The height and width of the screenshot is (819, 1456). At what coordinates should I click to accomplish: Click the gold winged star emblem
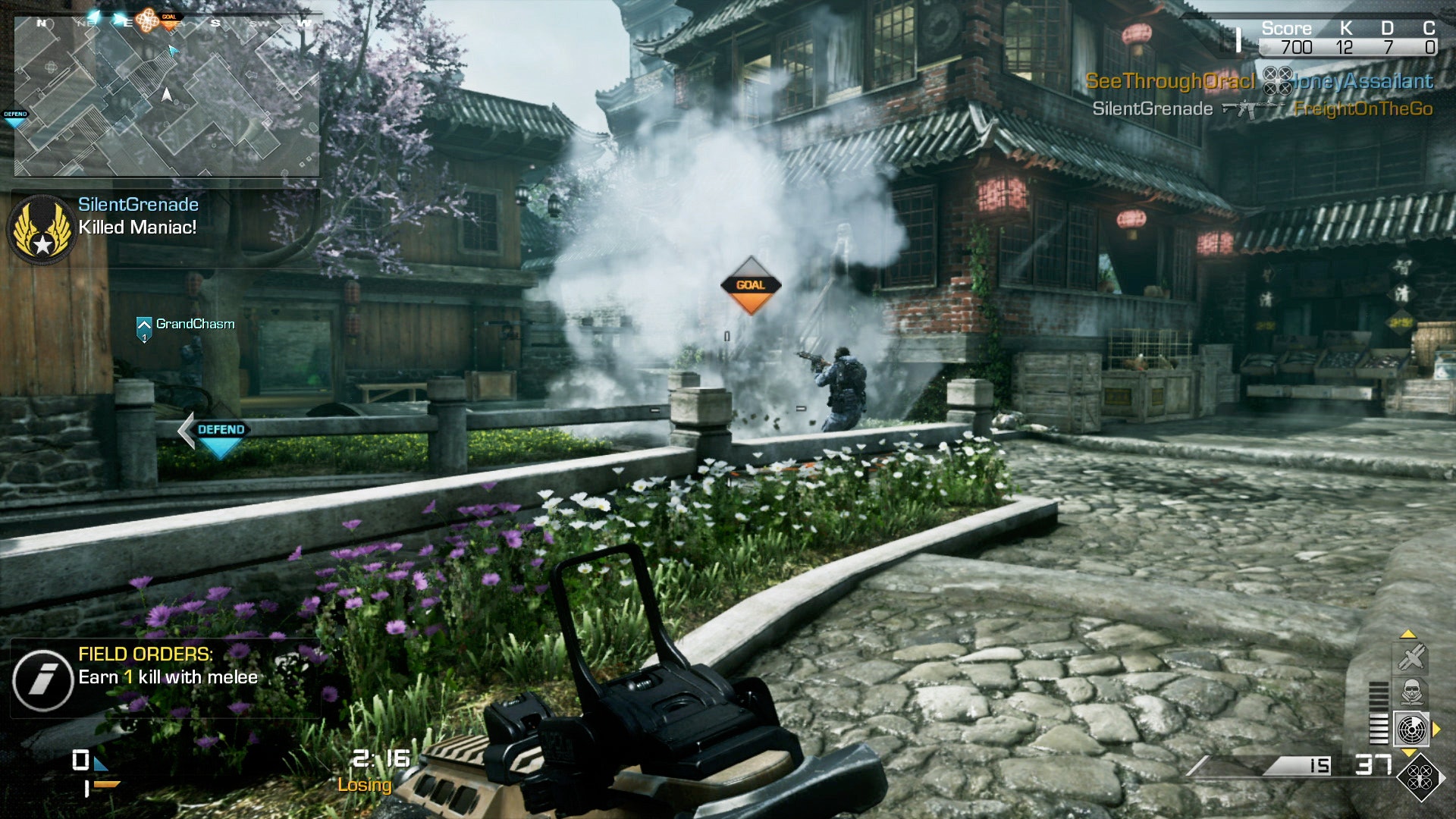pos(42,229)
